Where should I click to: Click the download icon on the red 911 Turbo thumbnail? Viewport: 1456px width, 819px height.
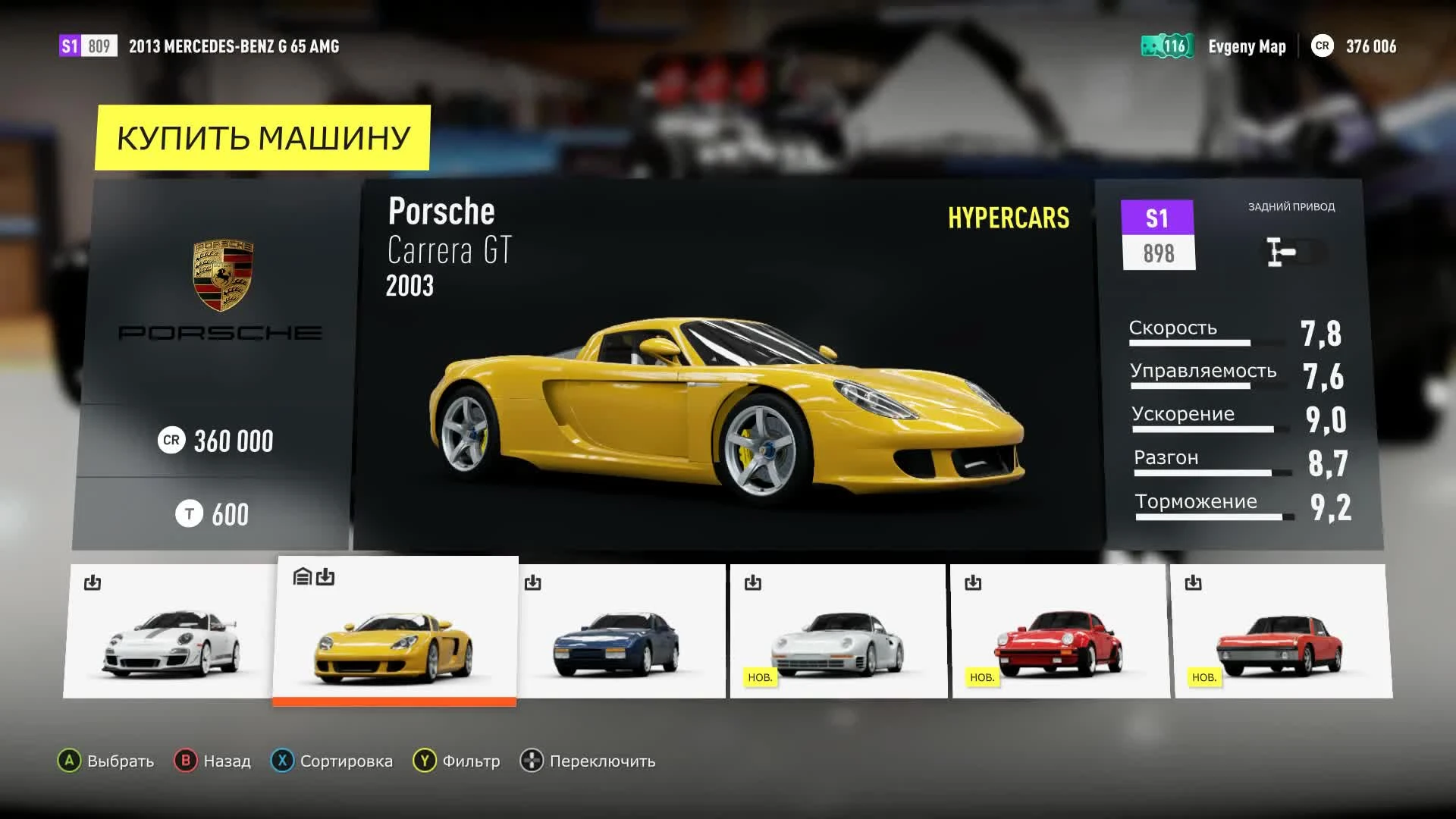click(x=974, y=582)
